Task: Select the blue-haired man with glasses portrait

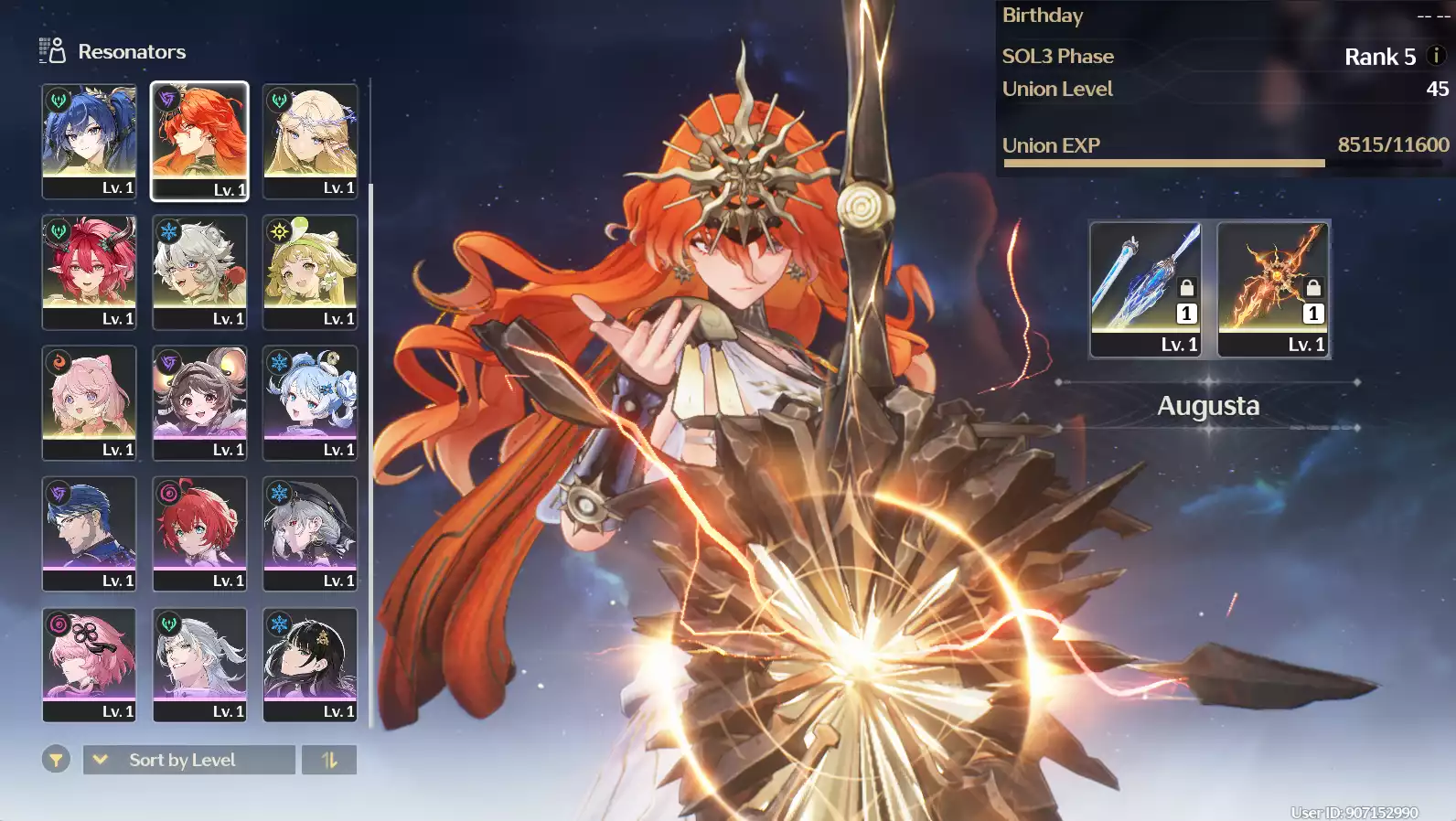Action: 89,533
